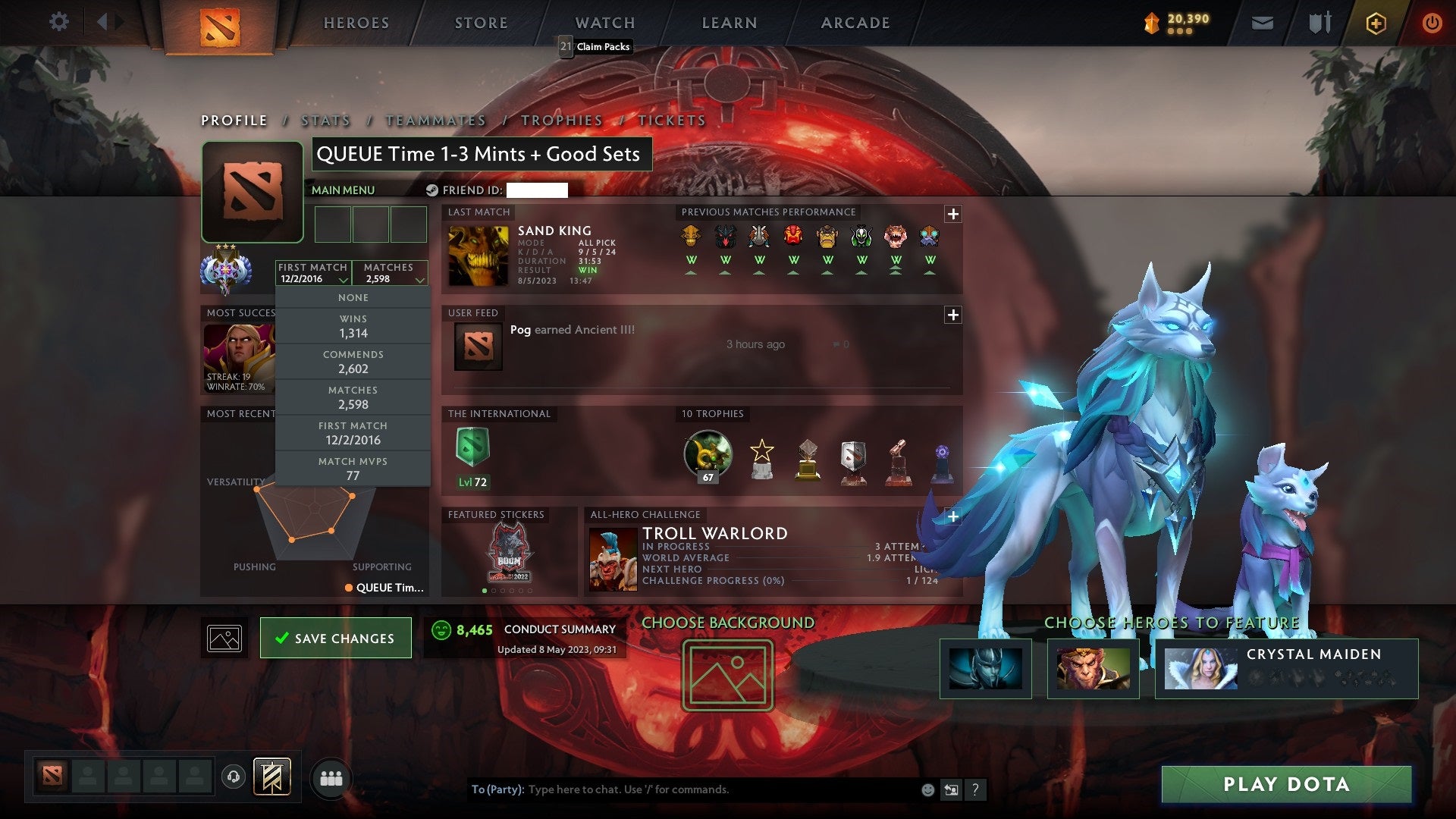Select Match MVPs from the stat list
The width and height of the screenshot is (1456, 819).
coord(353,468)
